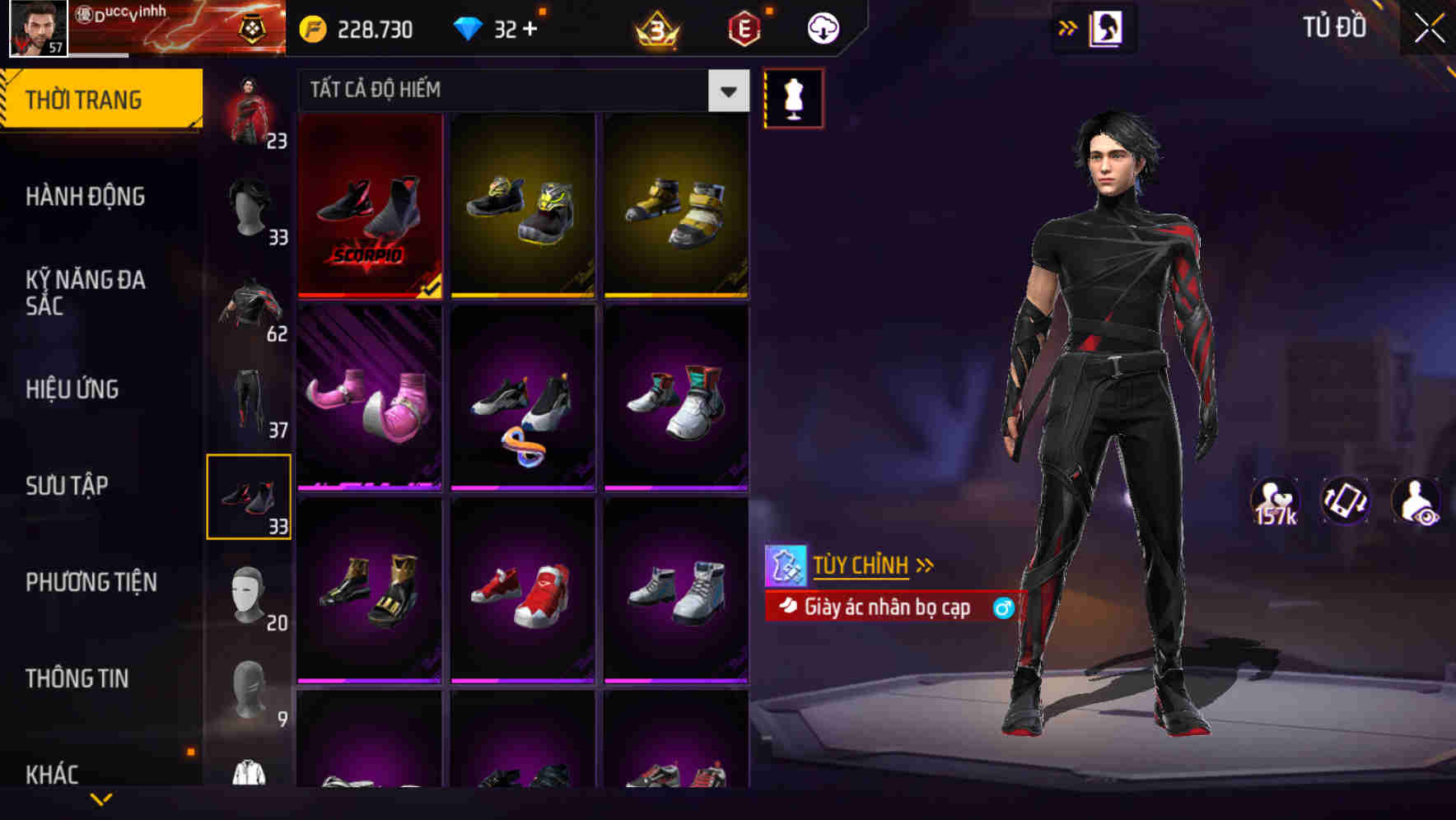The image size is (1456, 820).
Task: Click the highlighted shoes category thumbnail
Action: [249, 495]
